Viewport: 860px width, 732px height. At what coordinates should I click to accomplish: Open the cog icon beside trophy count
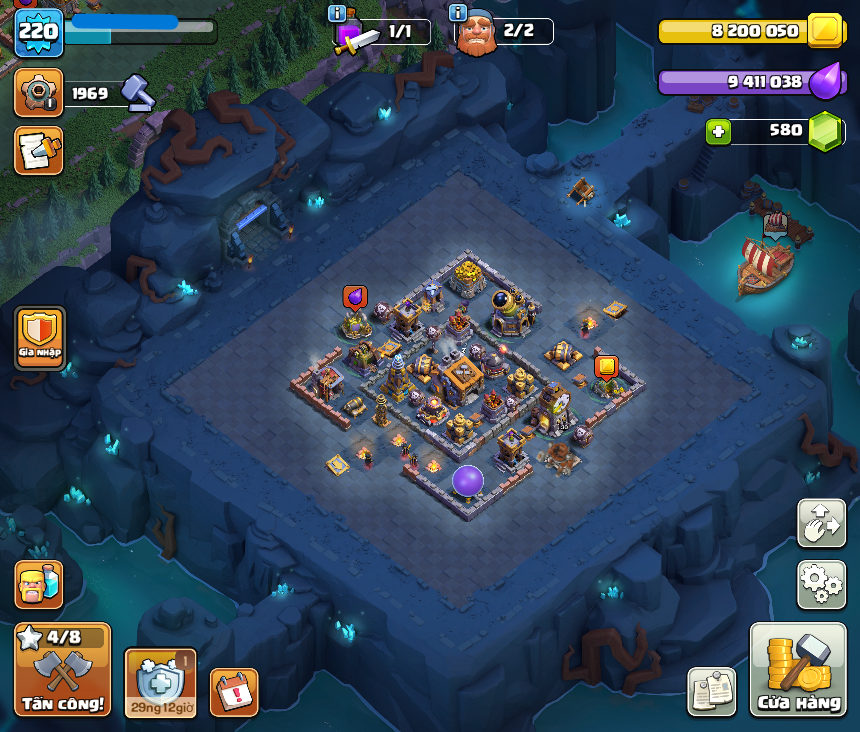tap(38, 93)
